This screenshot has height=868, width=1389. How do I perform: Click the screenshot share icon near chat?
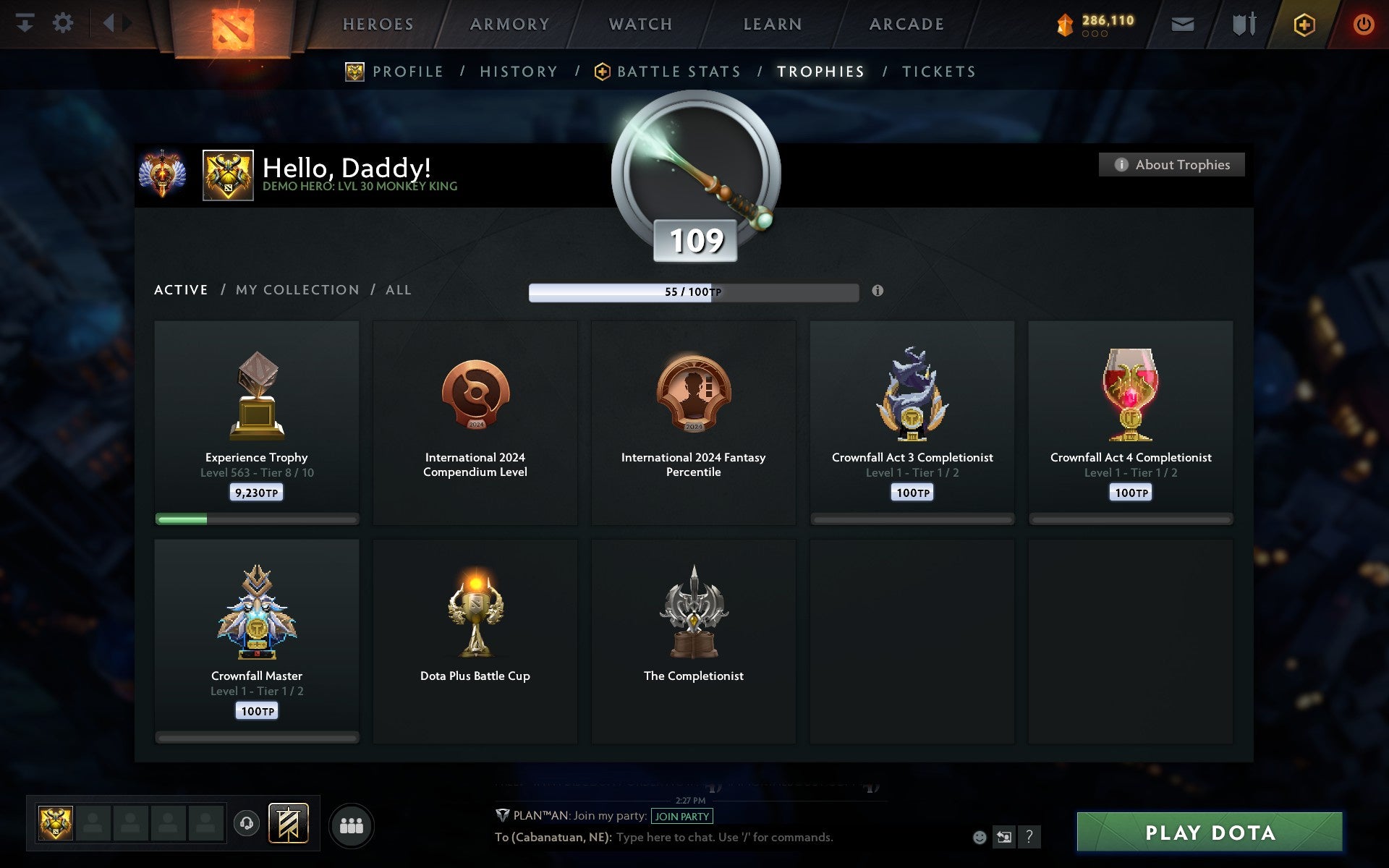coord(1004,838)
